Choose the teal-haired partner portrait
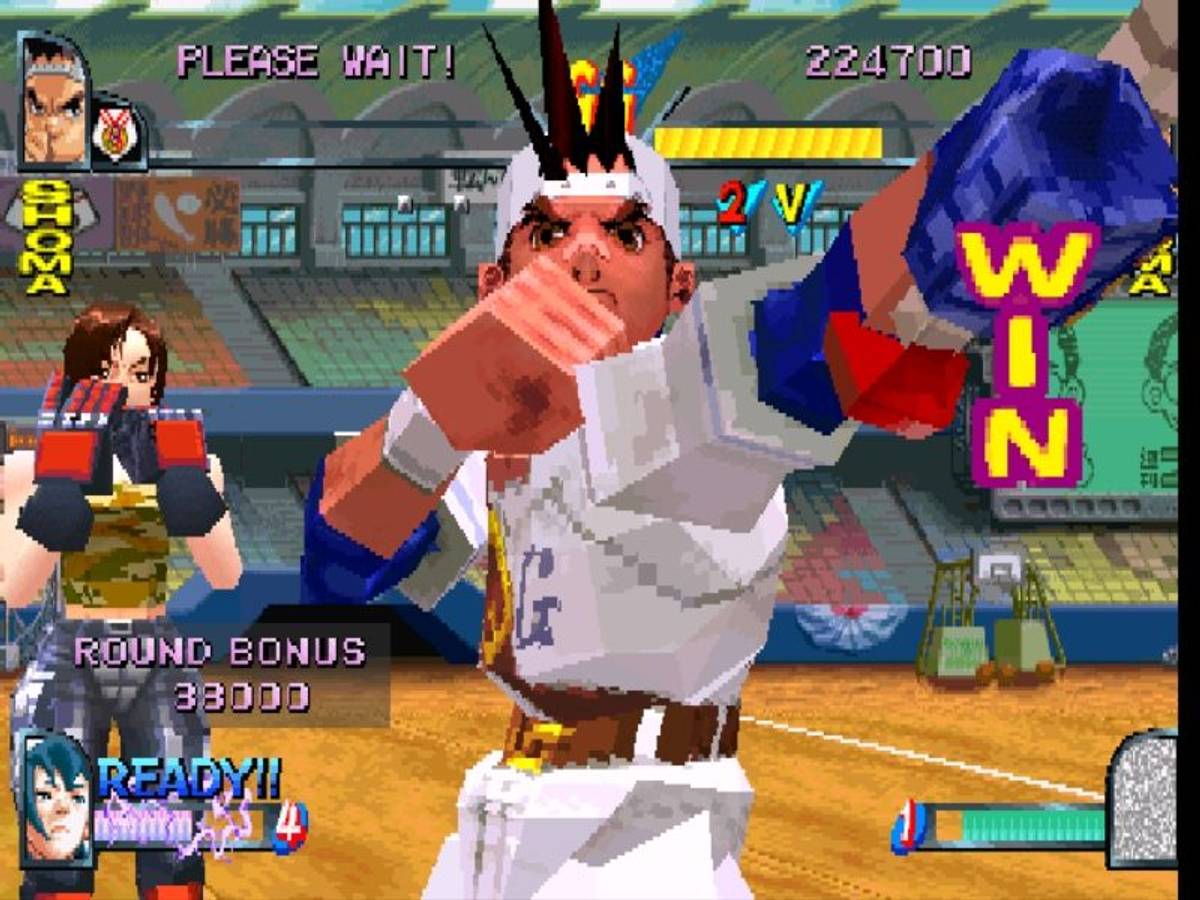Viewport: 1200px width, 900px height. click(56, 797)
